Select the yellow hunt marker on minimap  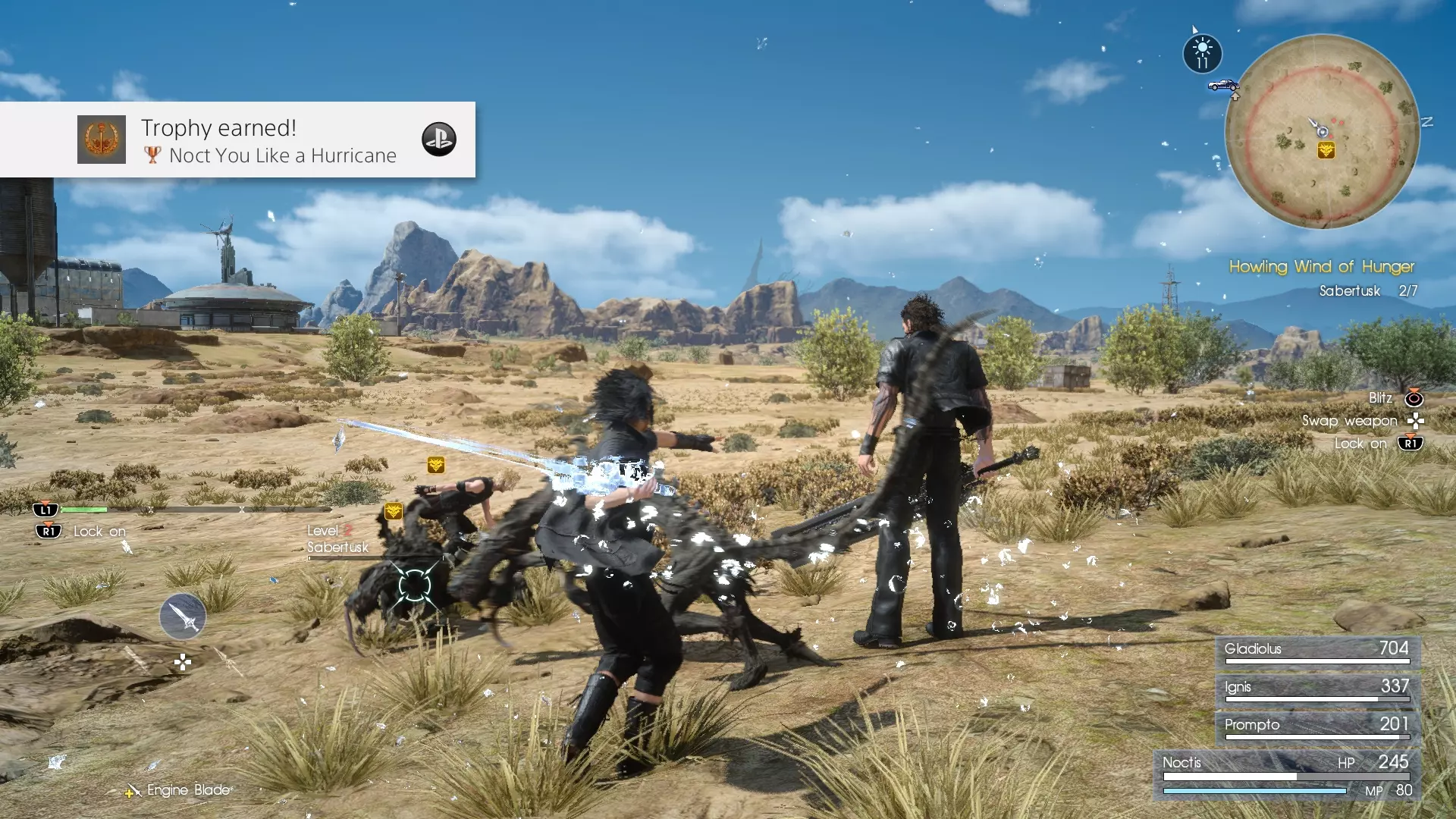coord(1326,150)
